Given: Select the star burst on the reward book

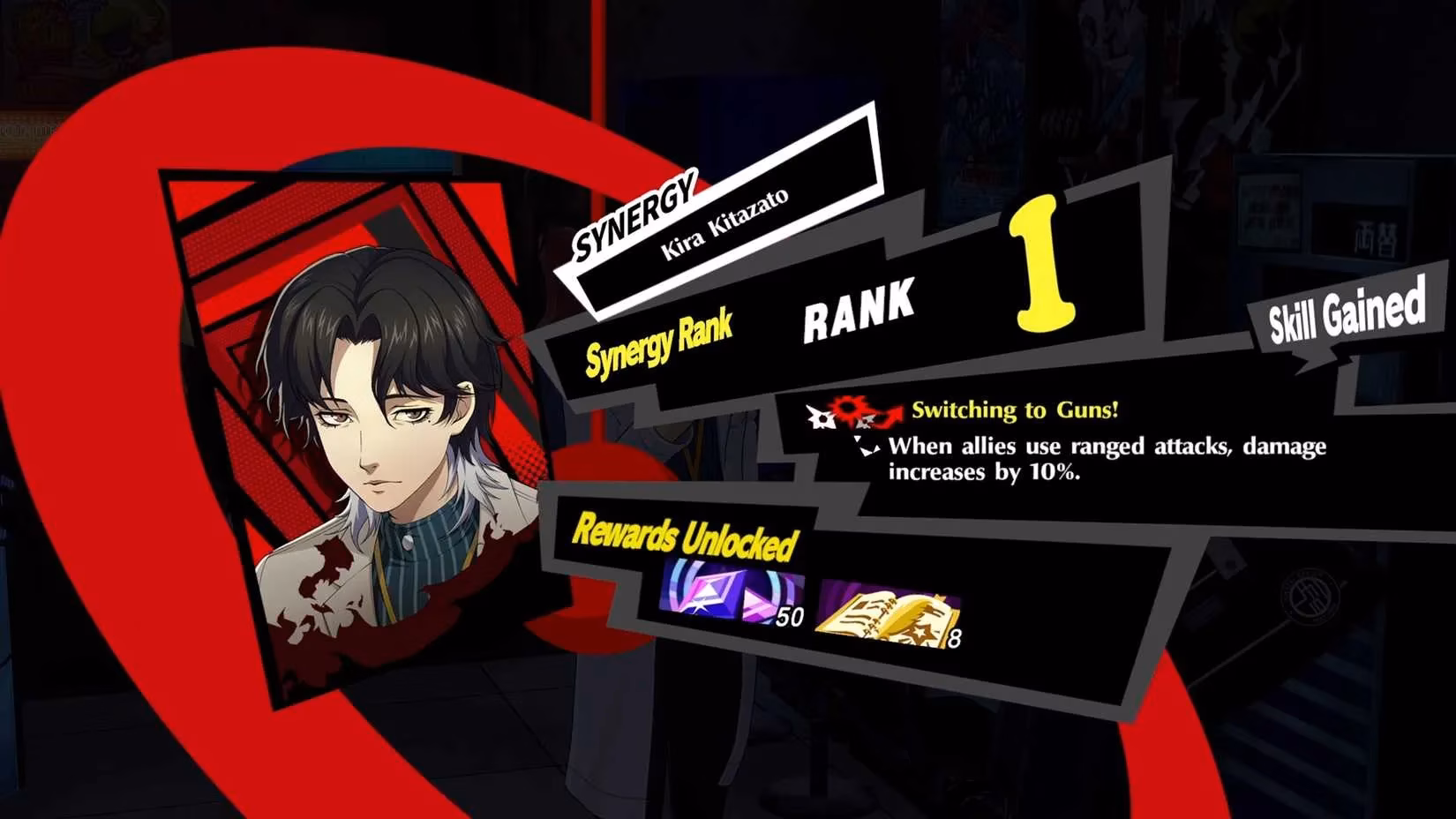Looking at the screenshot, I should [x=924, y=634].
